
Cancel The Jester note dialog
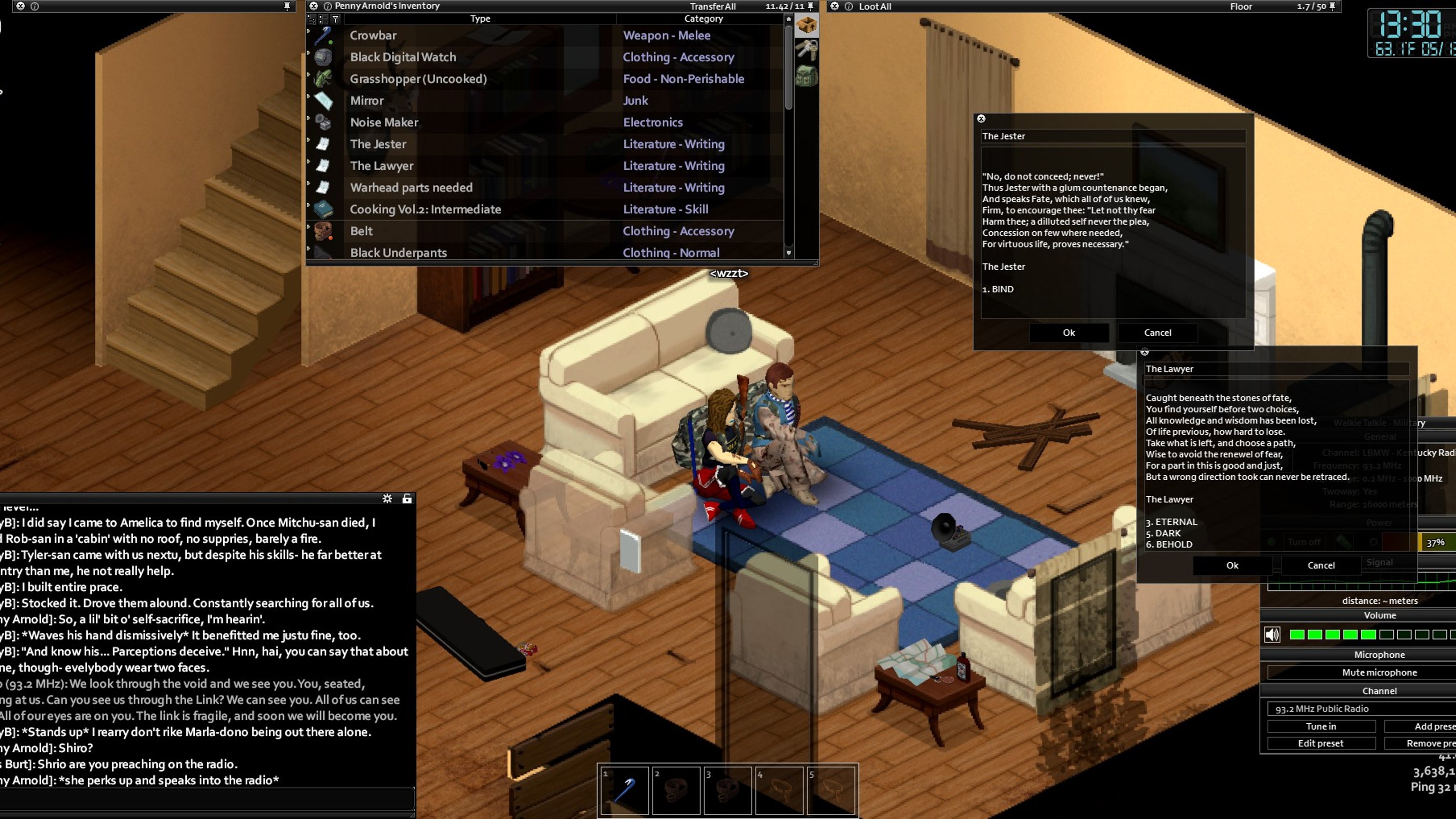point(1157,332)
